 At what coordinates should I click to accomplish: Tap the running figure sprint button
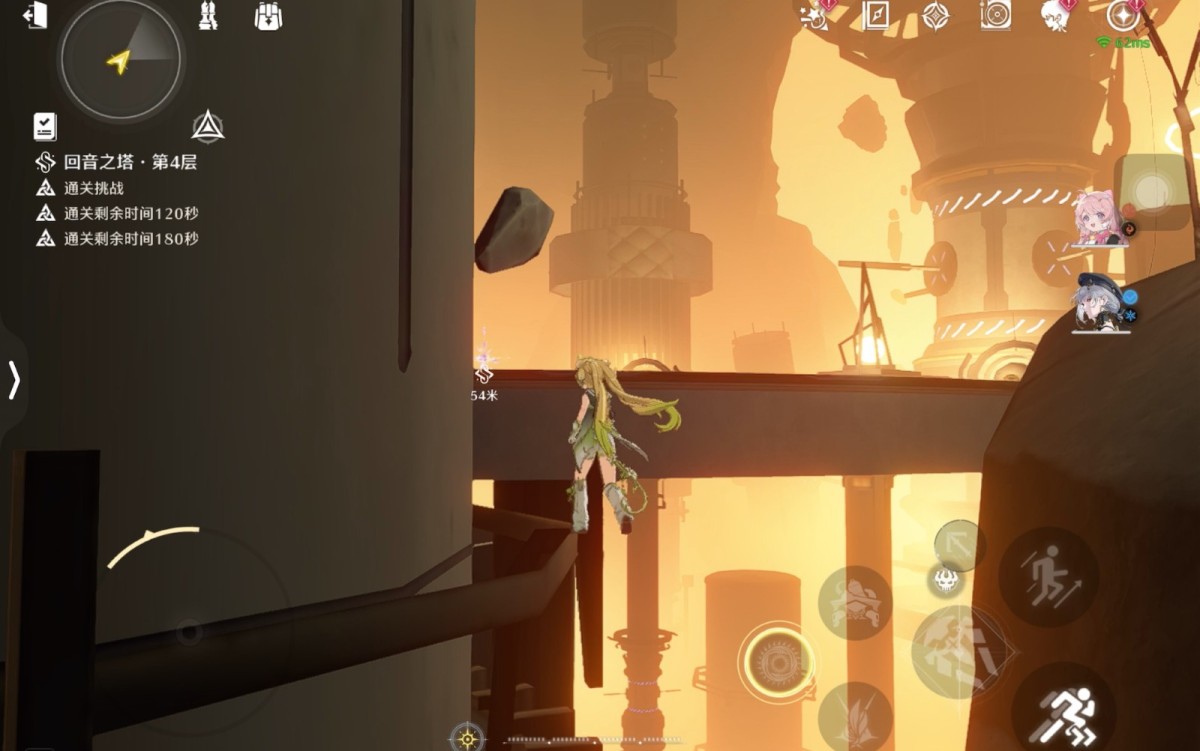[1064, 713]
